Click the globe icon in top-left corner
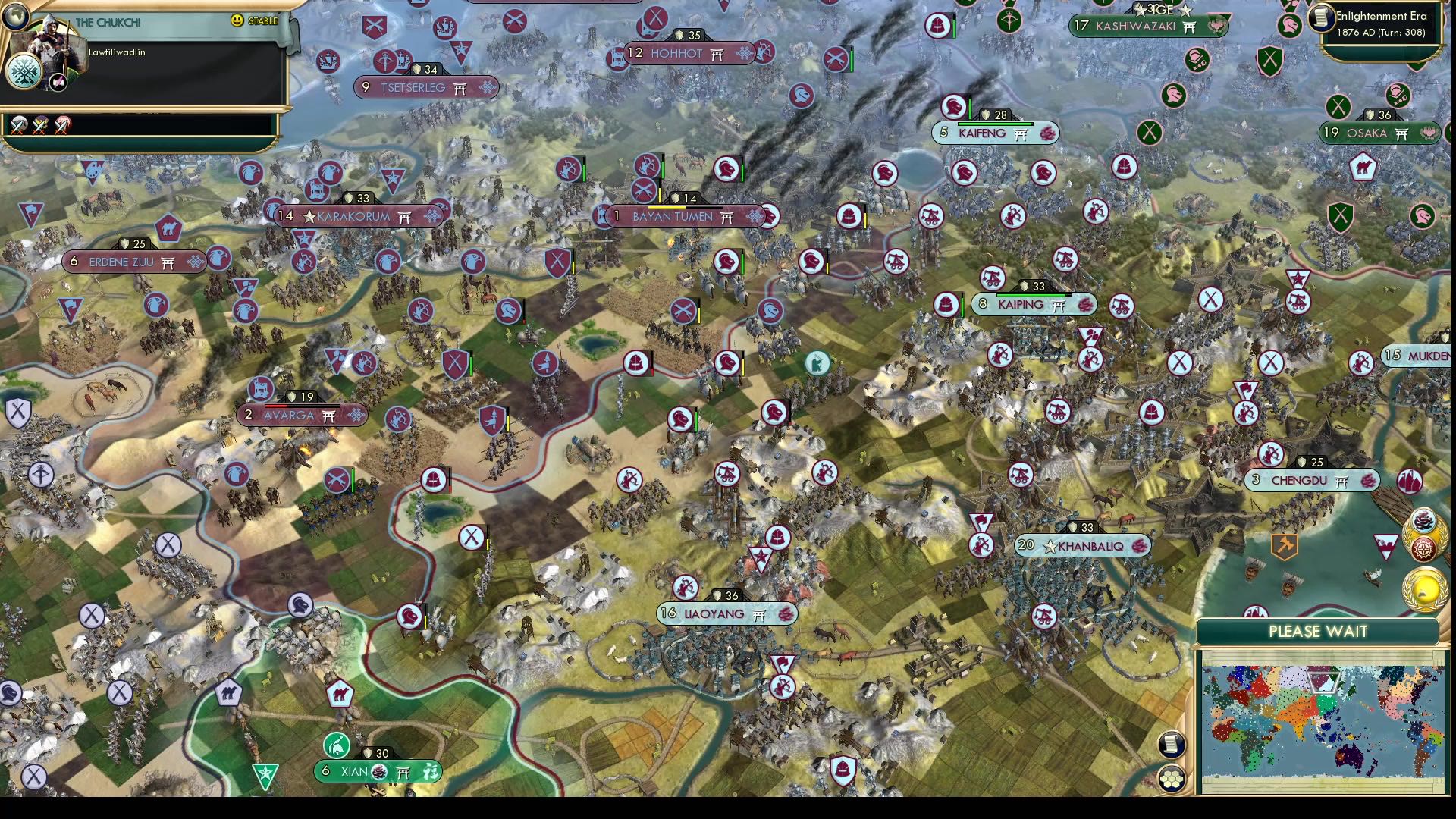Image resolution: width=1456 pixels, height=819 pixels. coord(15,17)
